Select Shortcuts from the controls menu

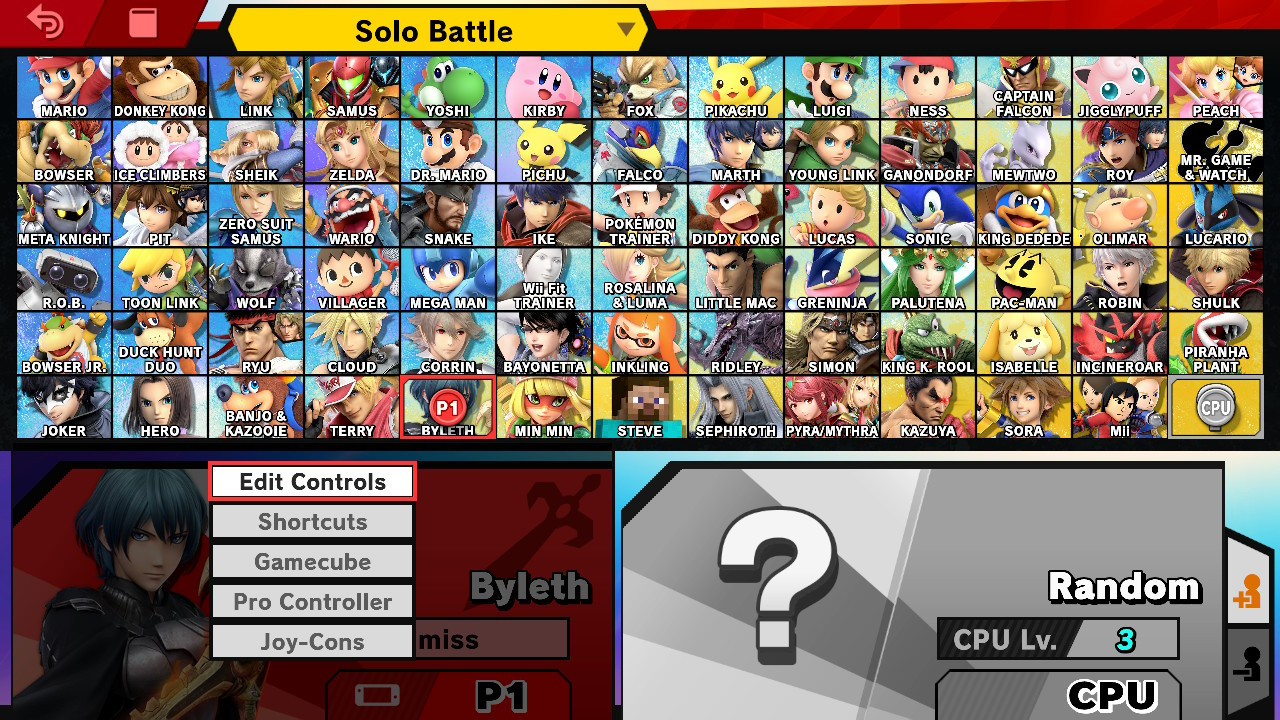312,521
